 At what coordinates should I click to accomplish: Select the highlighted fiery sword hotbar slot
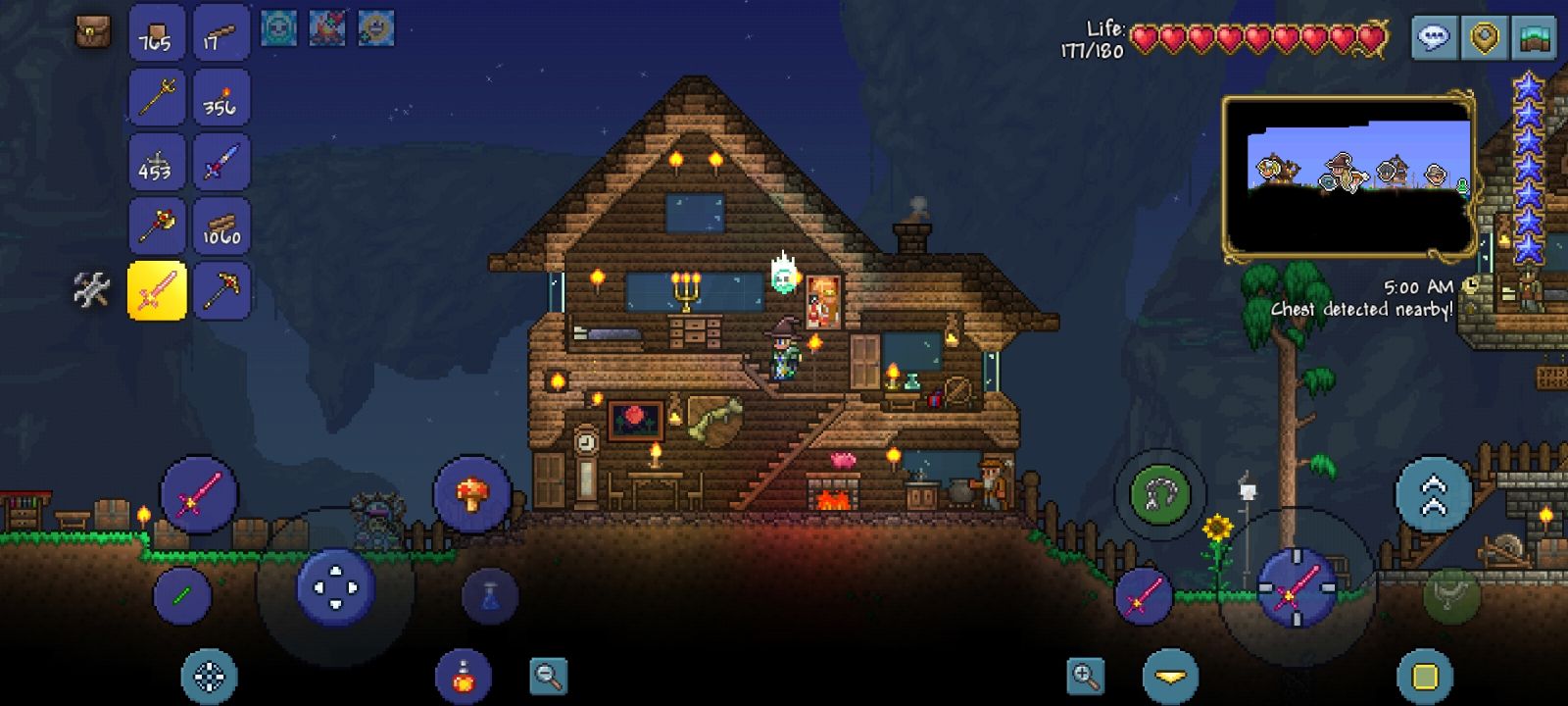(x=157, y=290)
